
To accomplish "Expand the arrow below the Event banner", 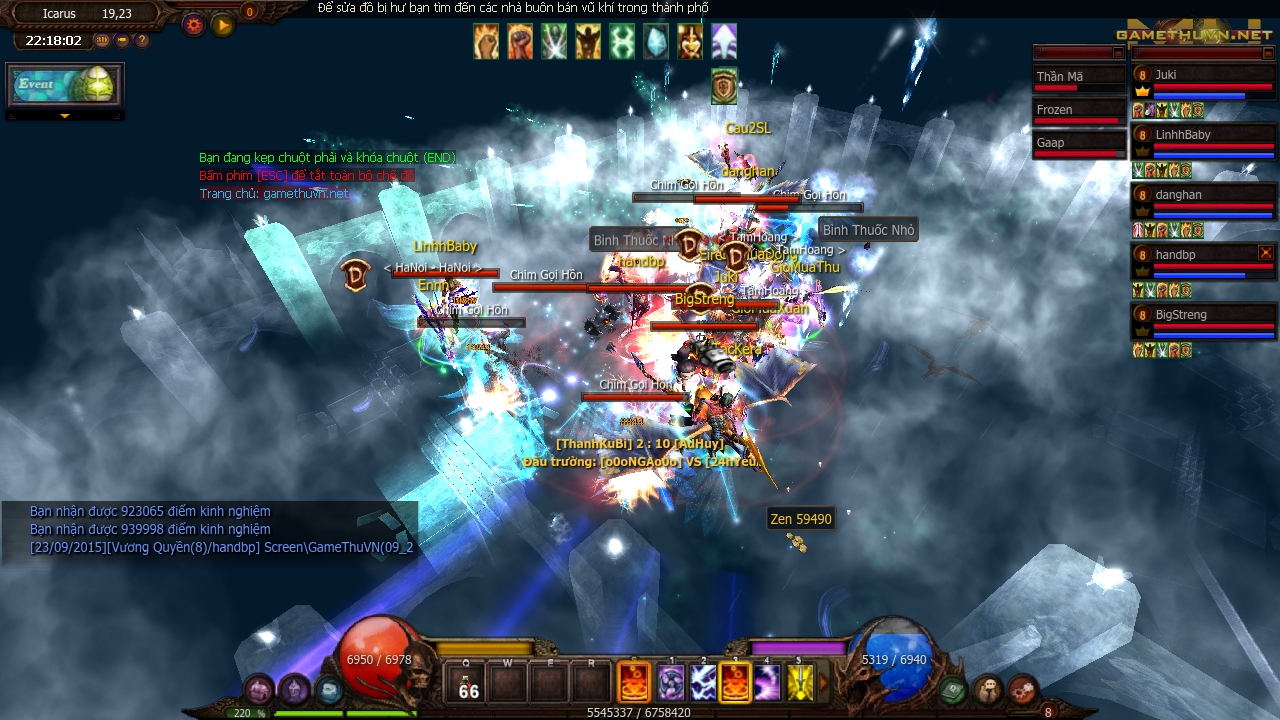I will (65, 116).
